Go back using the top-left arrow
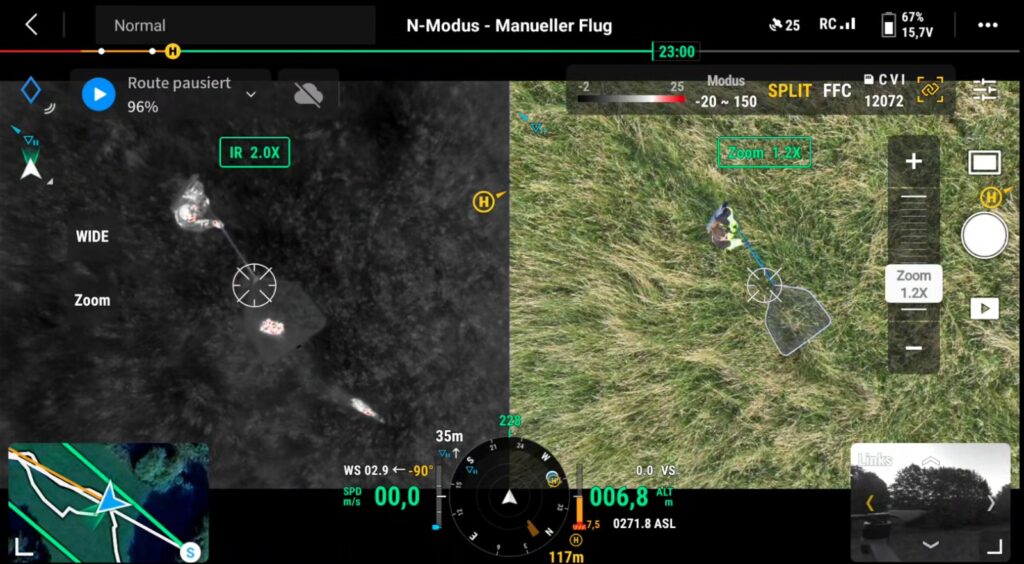Viewport: 1024px width, 564px height. coord(31,25)
